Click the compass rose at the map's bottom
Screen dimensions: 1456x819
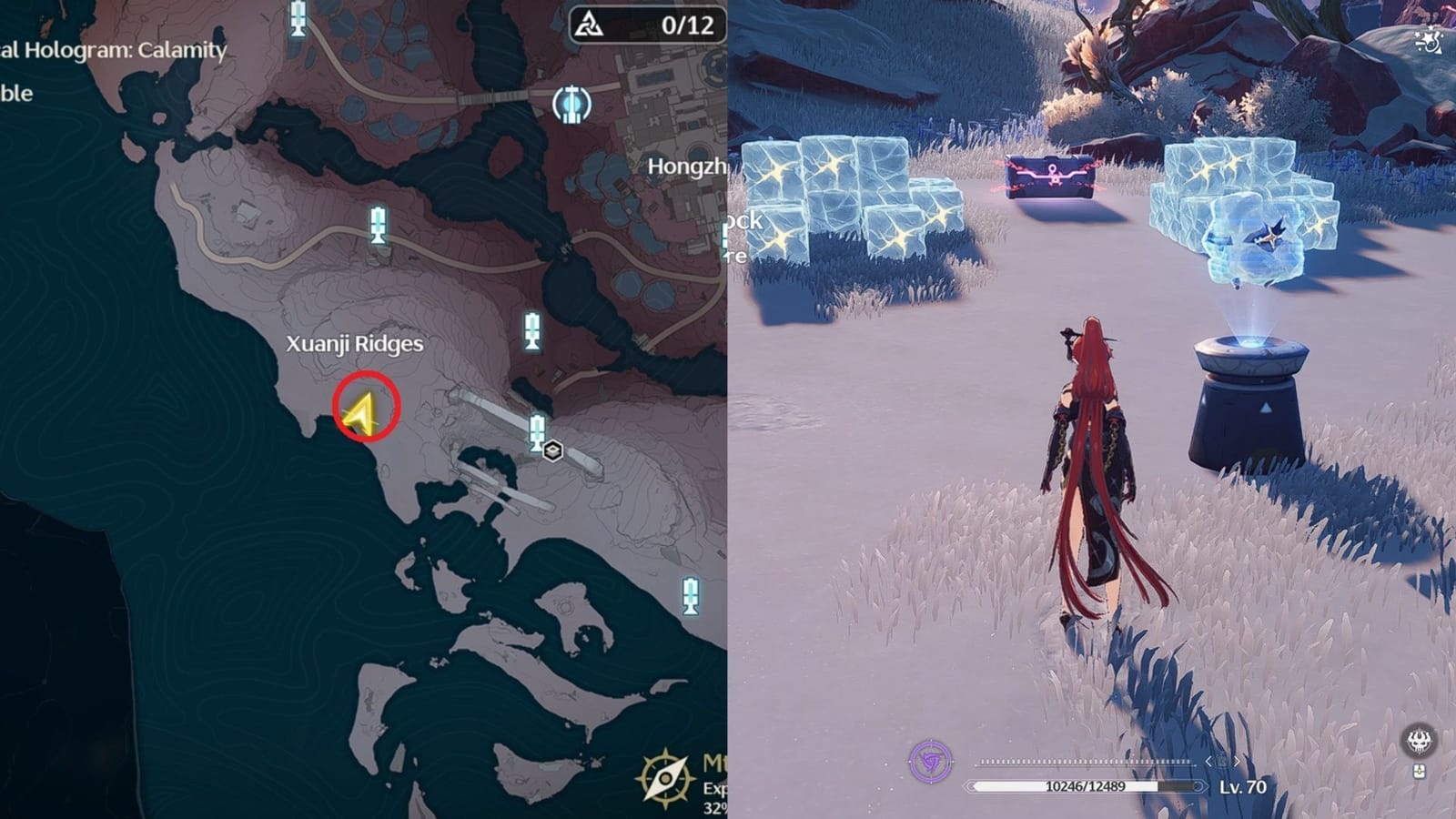click(x=664, y=778)
